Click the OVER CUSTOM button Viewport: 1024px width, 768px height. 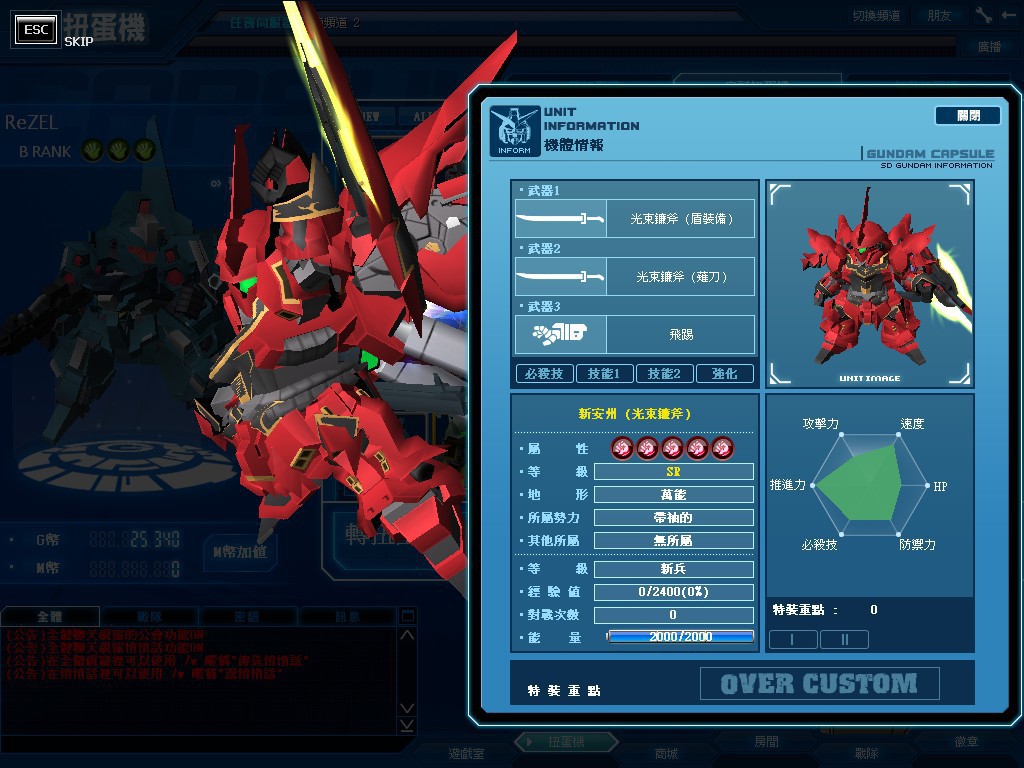tap(819, 684)
